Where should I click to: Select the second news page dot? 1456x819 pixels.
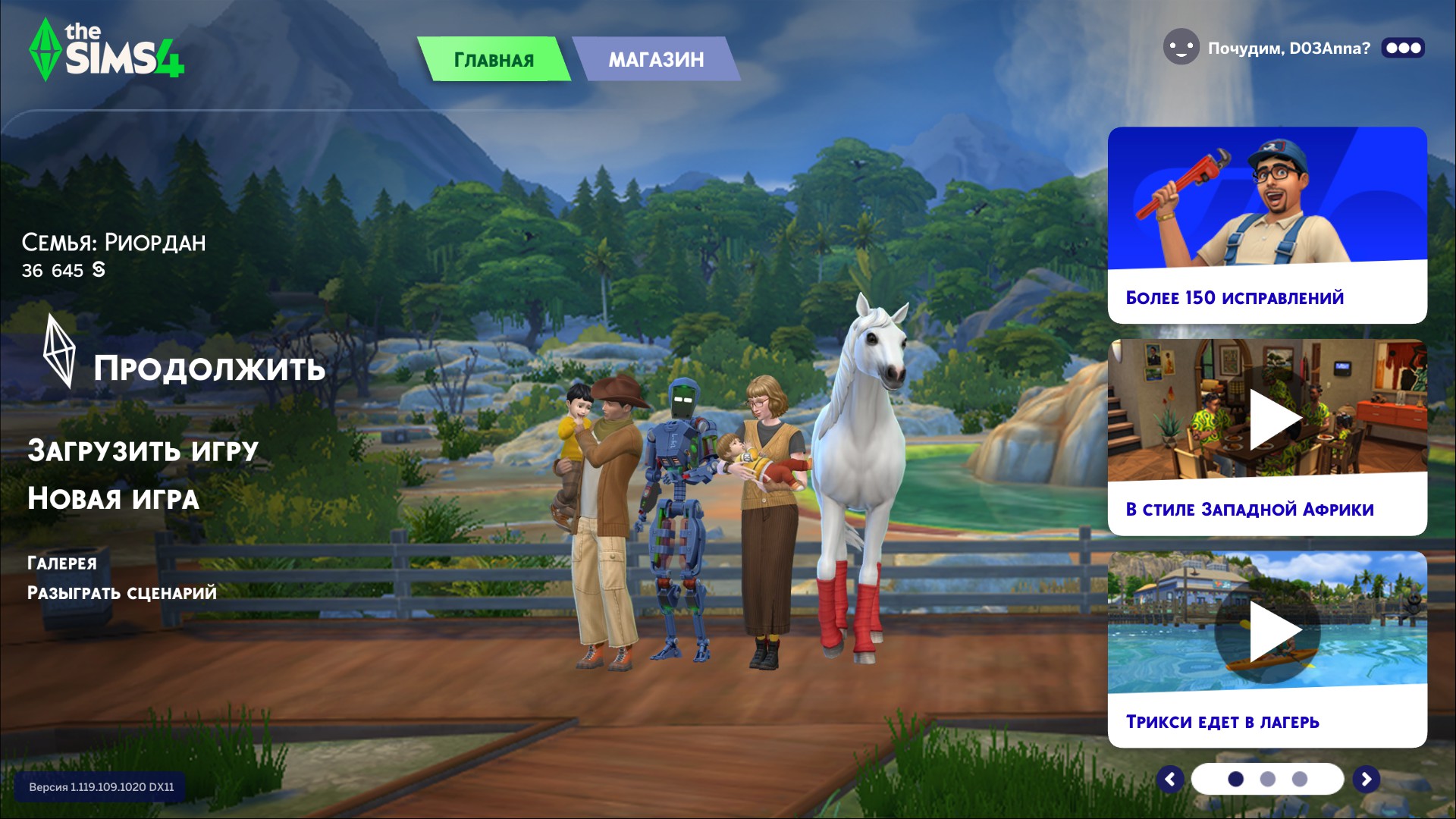[1267, 779]
